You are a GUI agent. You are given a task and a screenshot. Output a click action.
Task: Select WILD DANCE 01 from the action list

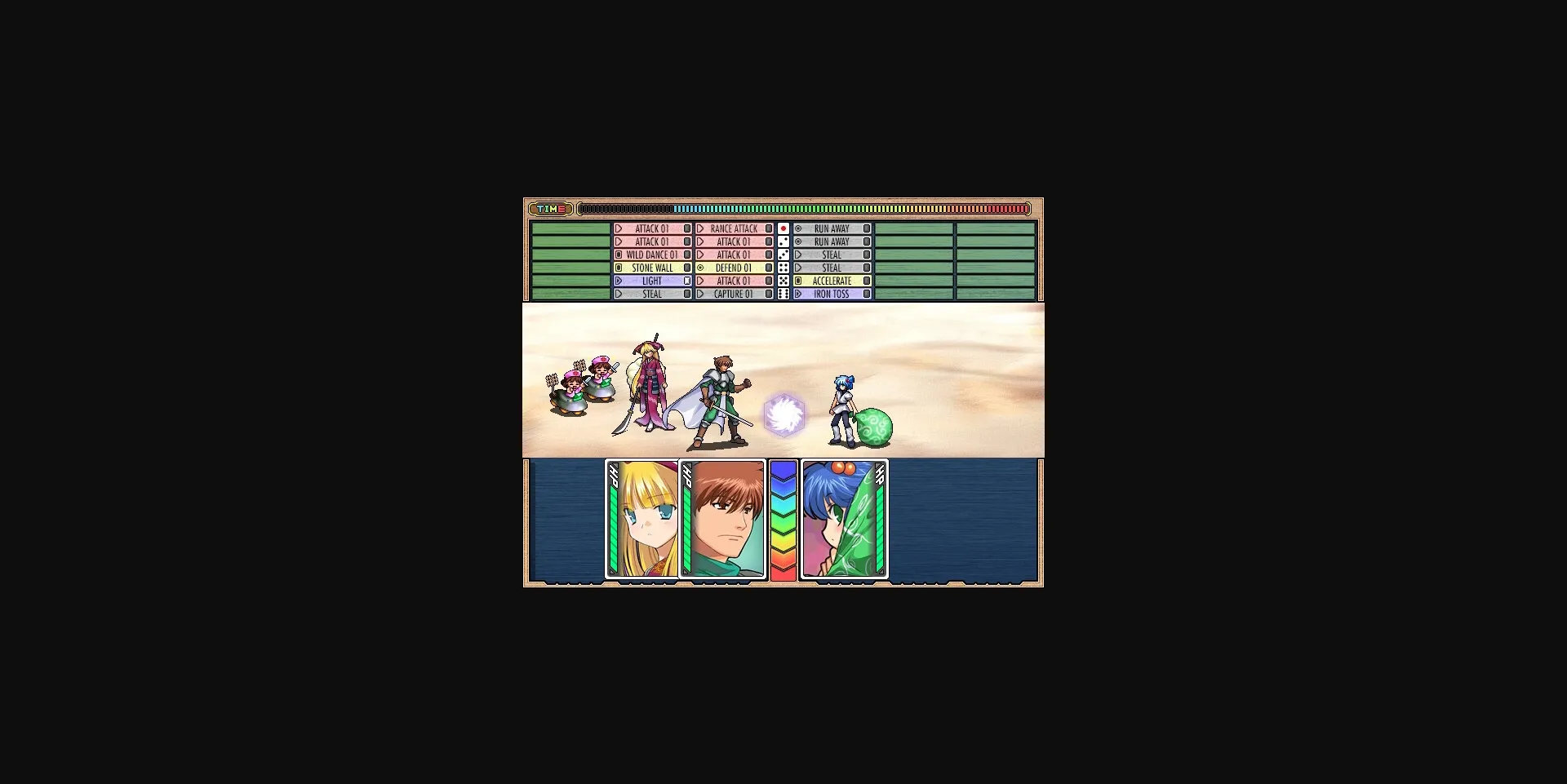tap(653, 255)
